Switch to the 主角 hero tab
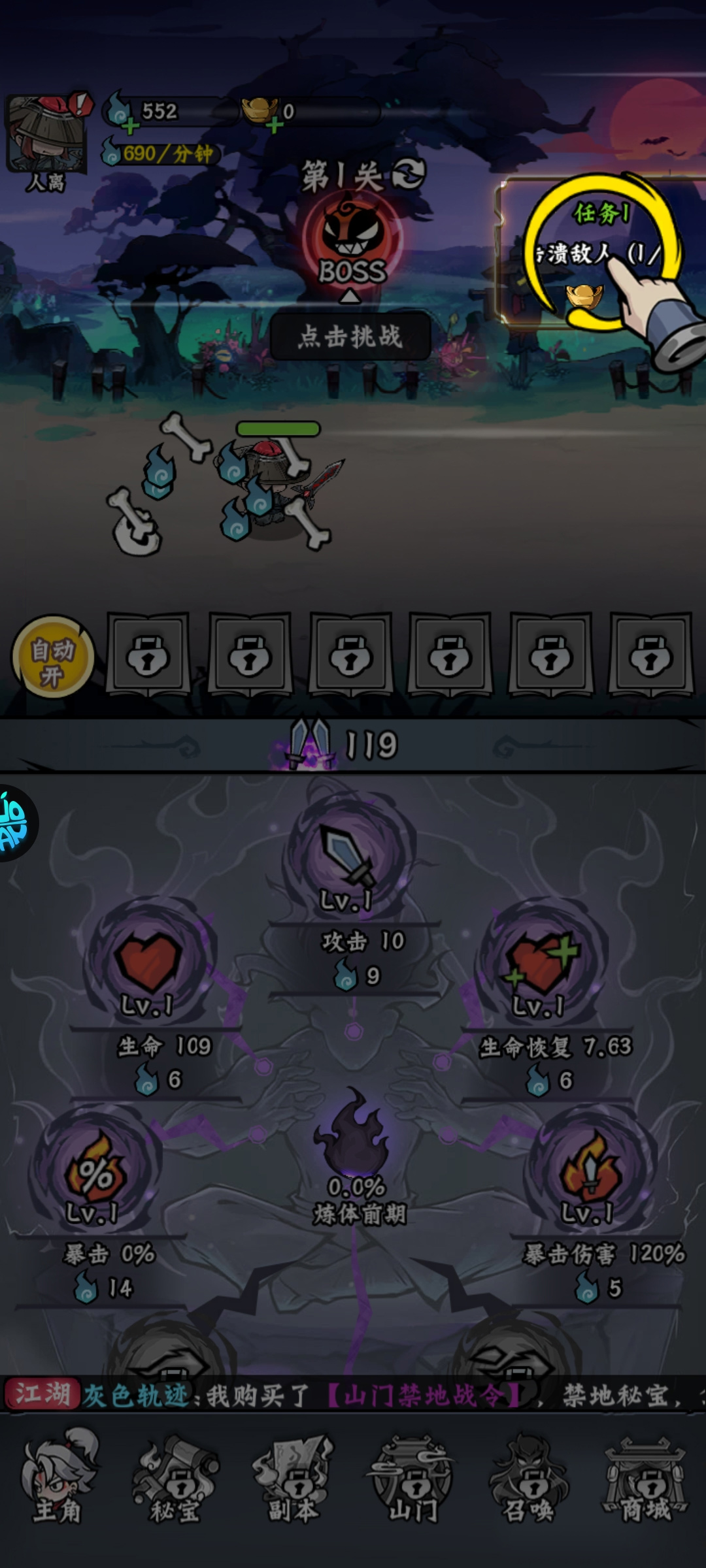This screenshot has width=706, height=1568. tap(59, 1477)
